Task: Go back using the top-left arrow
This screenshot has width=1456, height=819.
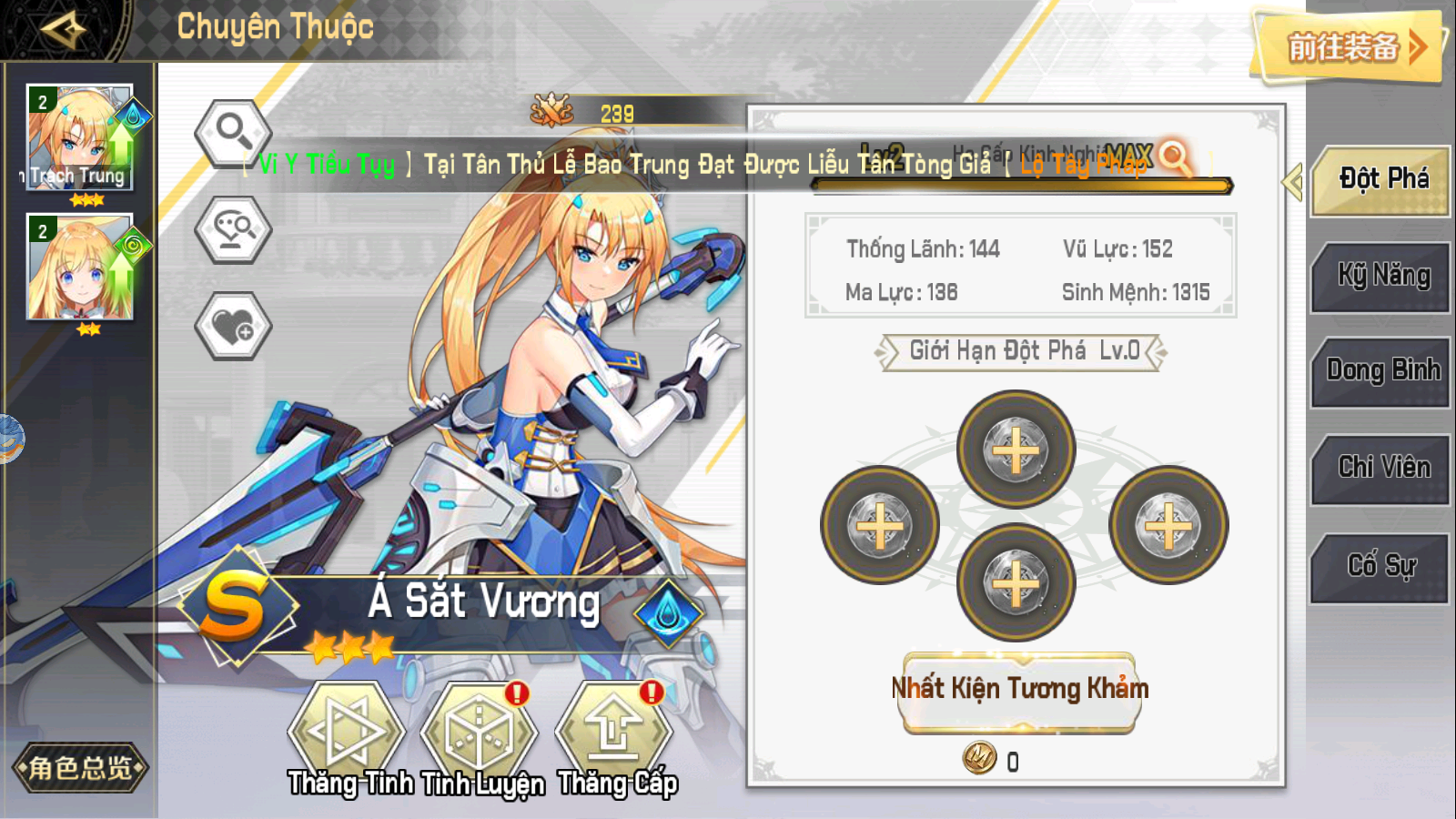Action: pyautogui.click(x=62, y=29)
